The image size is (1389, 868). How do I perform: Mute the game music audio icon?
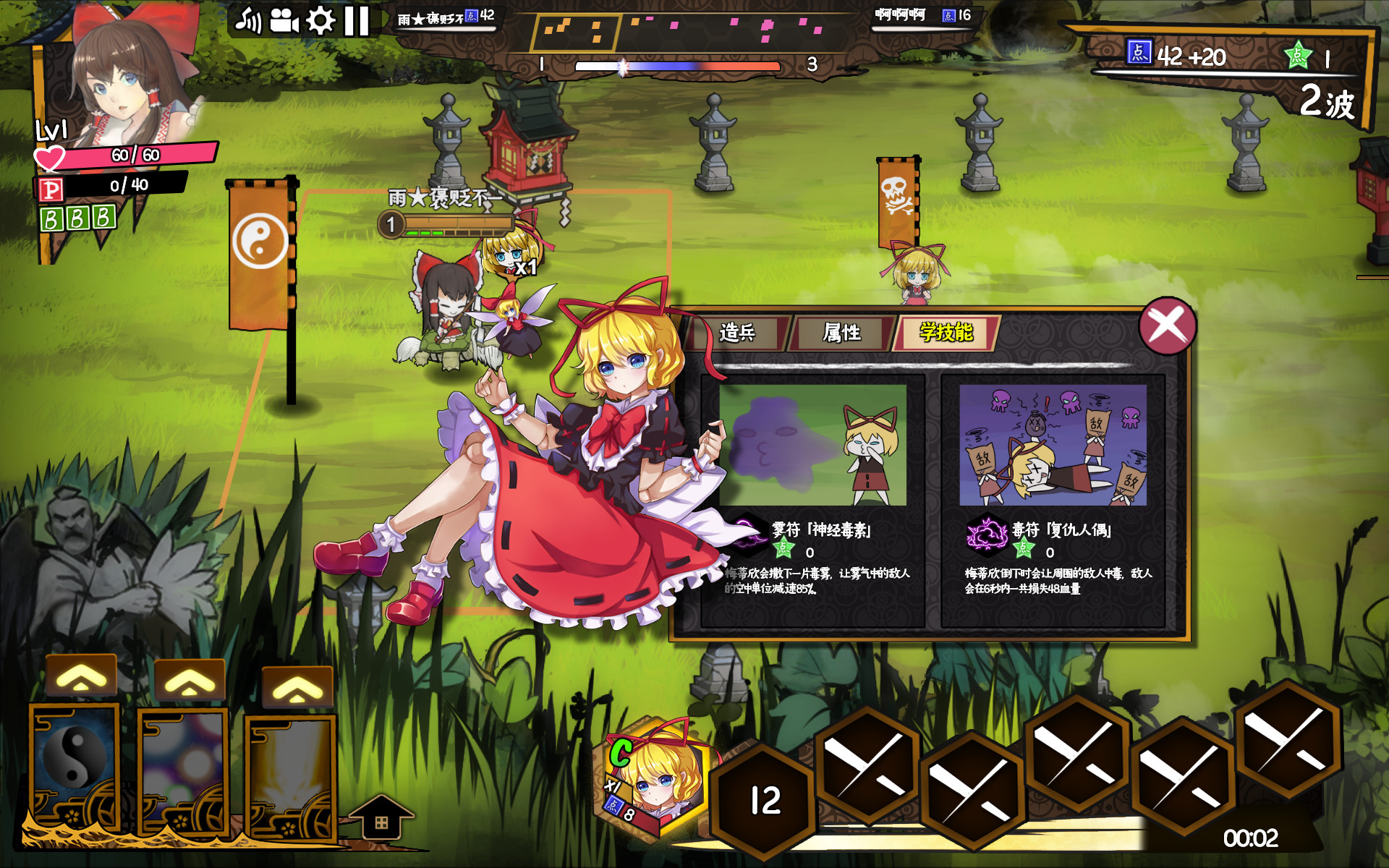pyautogui.click(x=250, y=21)
